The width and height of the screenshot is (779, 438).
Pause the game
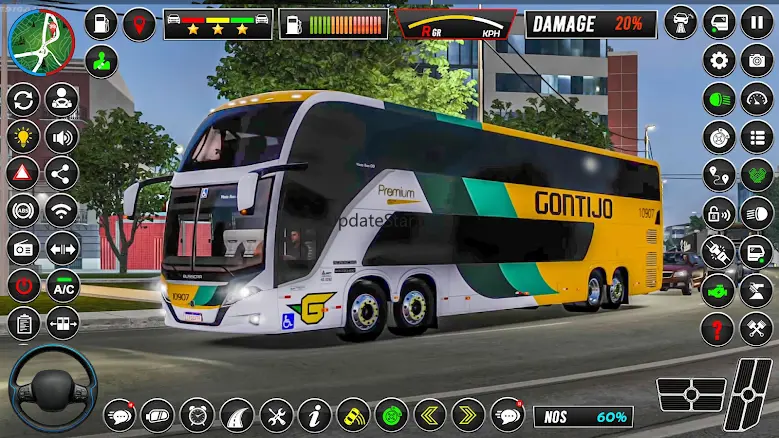[x=757, y=22]
